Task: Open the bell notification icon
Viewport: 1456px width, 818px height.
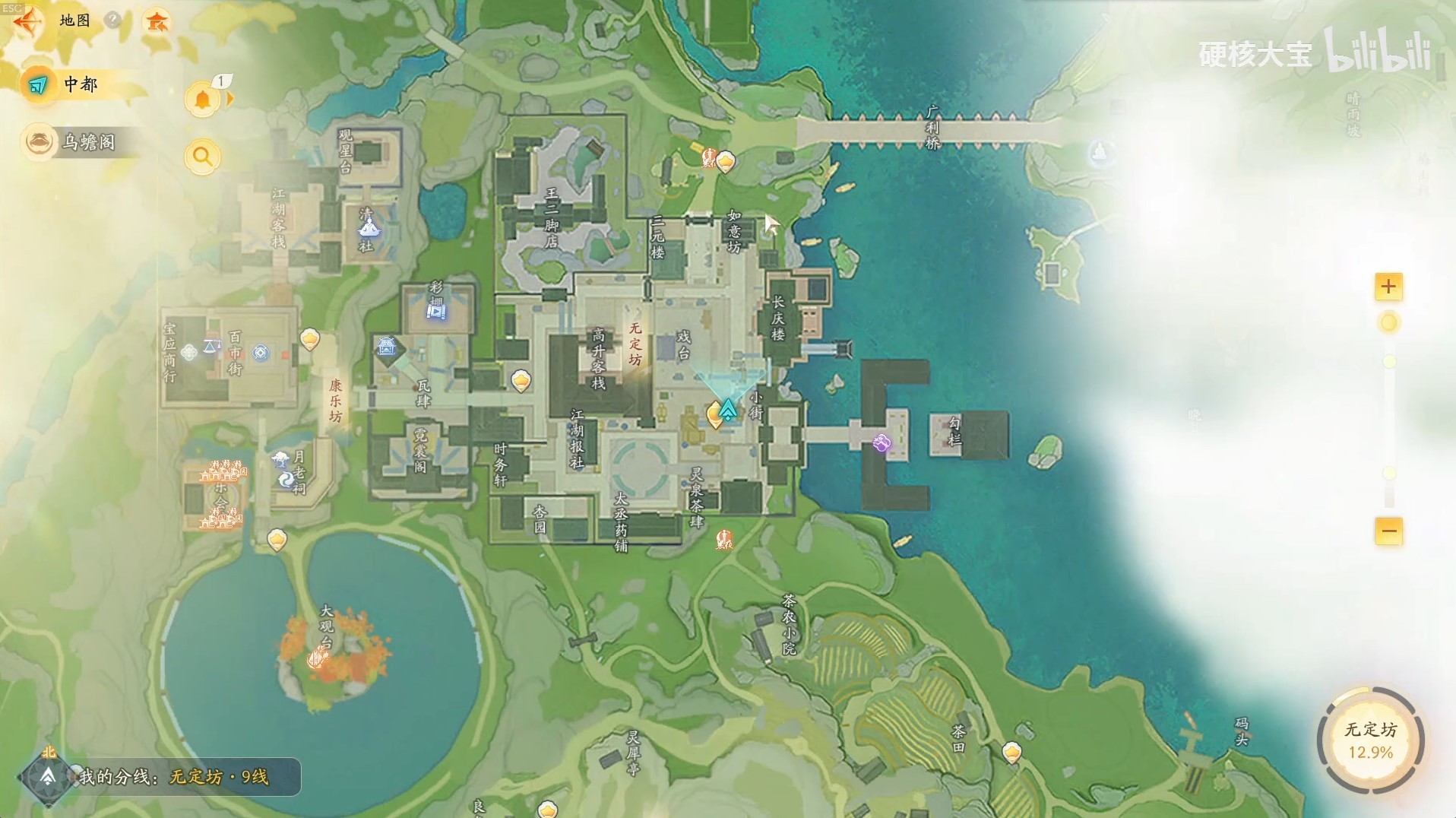Action: click(x=203, y=100)
